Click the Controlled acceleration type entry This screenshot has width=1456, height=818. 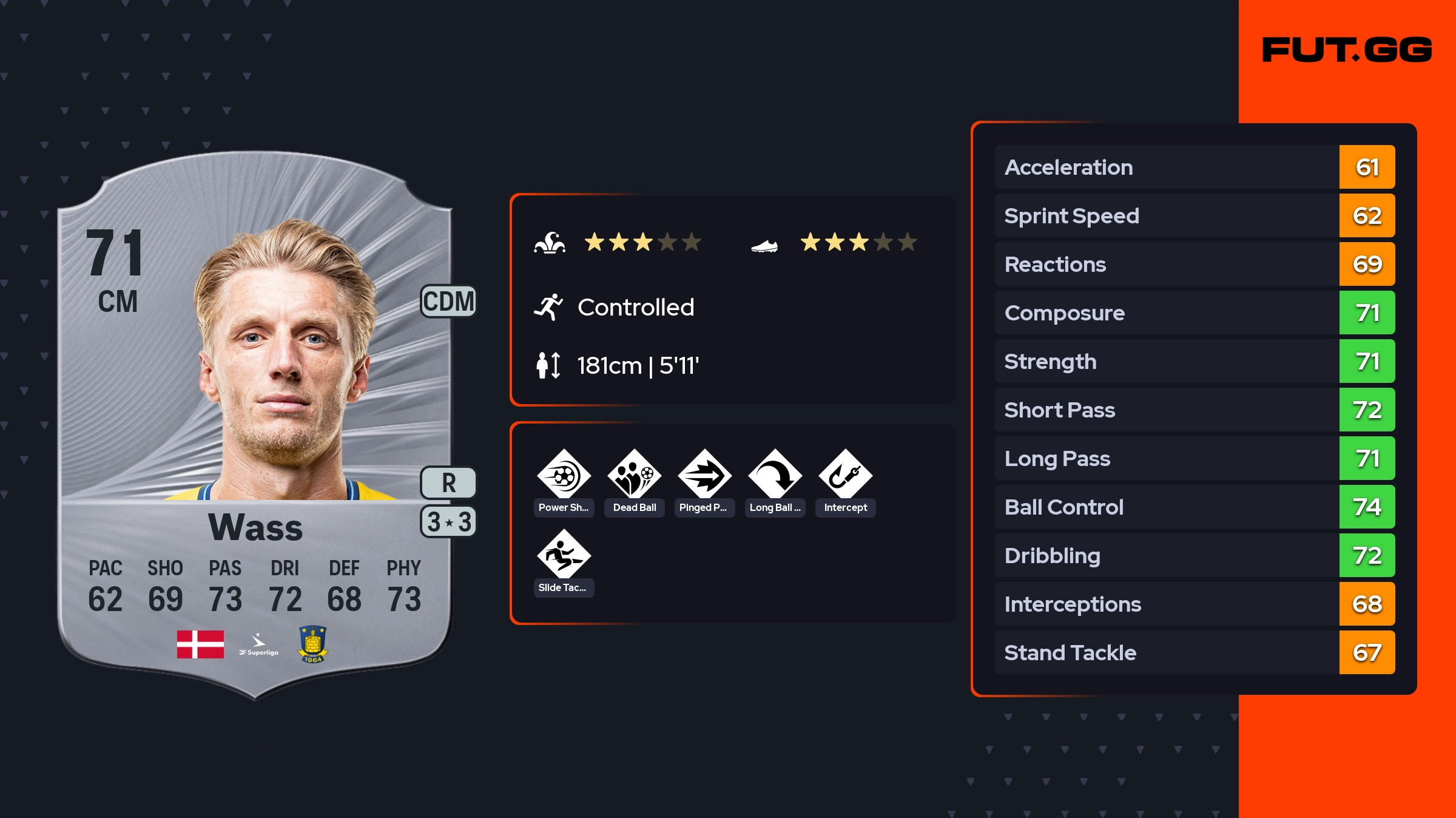pyautogui.click(x=635, y=307)
